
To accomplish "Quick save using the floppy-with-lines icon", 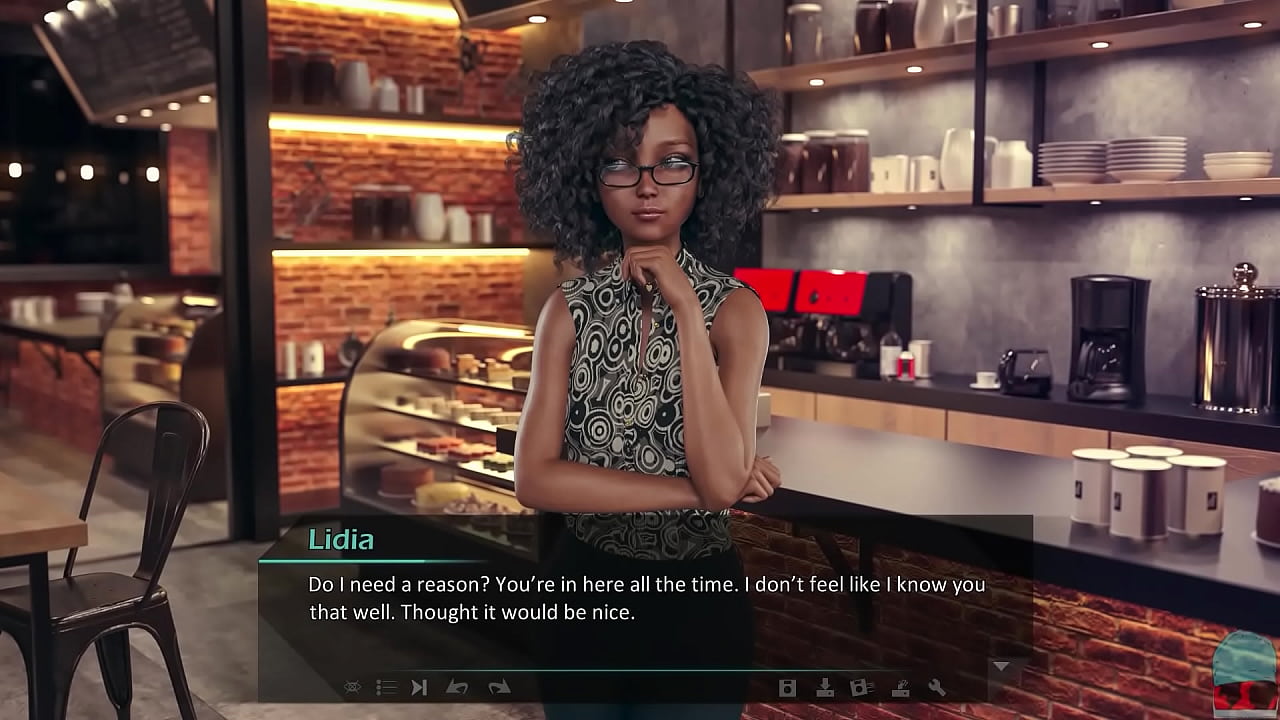I will tap(861, 687).
